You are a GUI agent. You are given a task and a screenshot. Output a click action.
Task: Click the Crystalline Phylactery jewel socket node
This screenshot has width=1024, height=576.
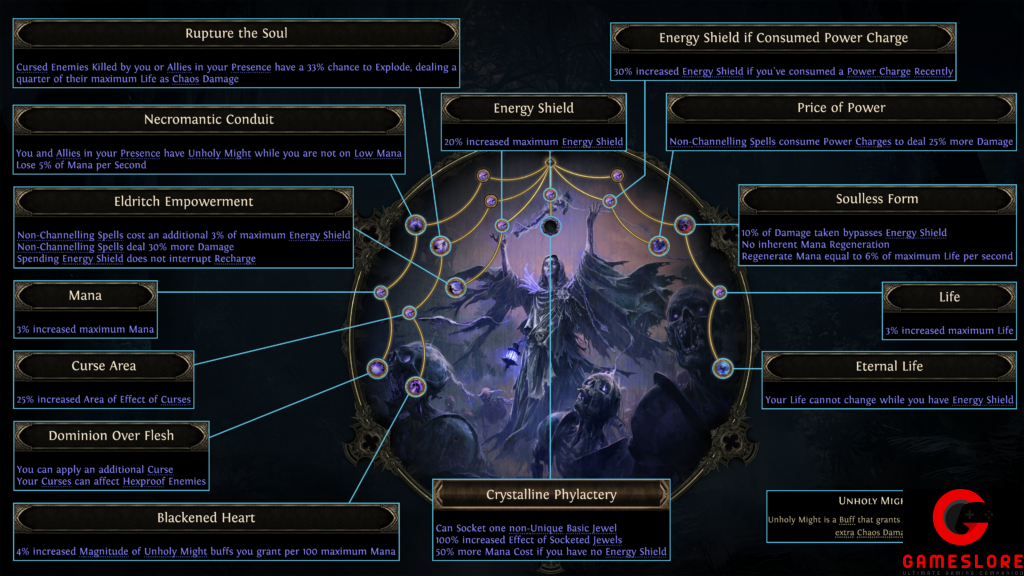tap(550, 228)
